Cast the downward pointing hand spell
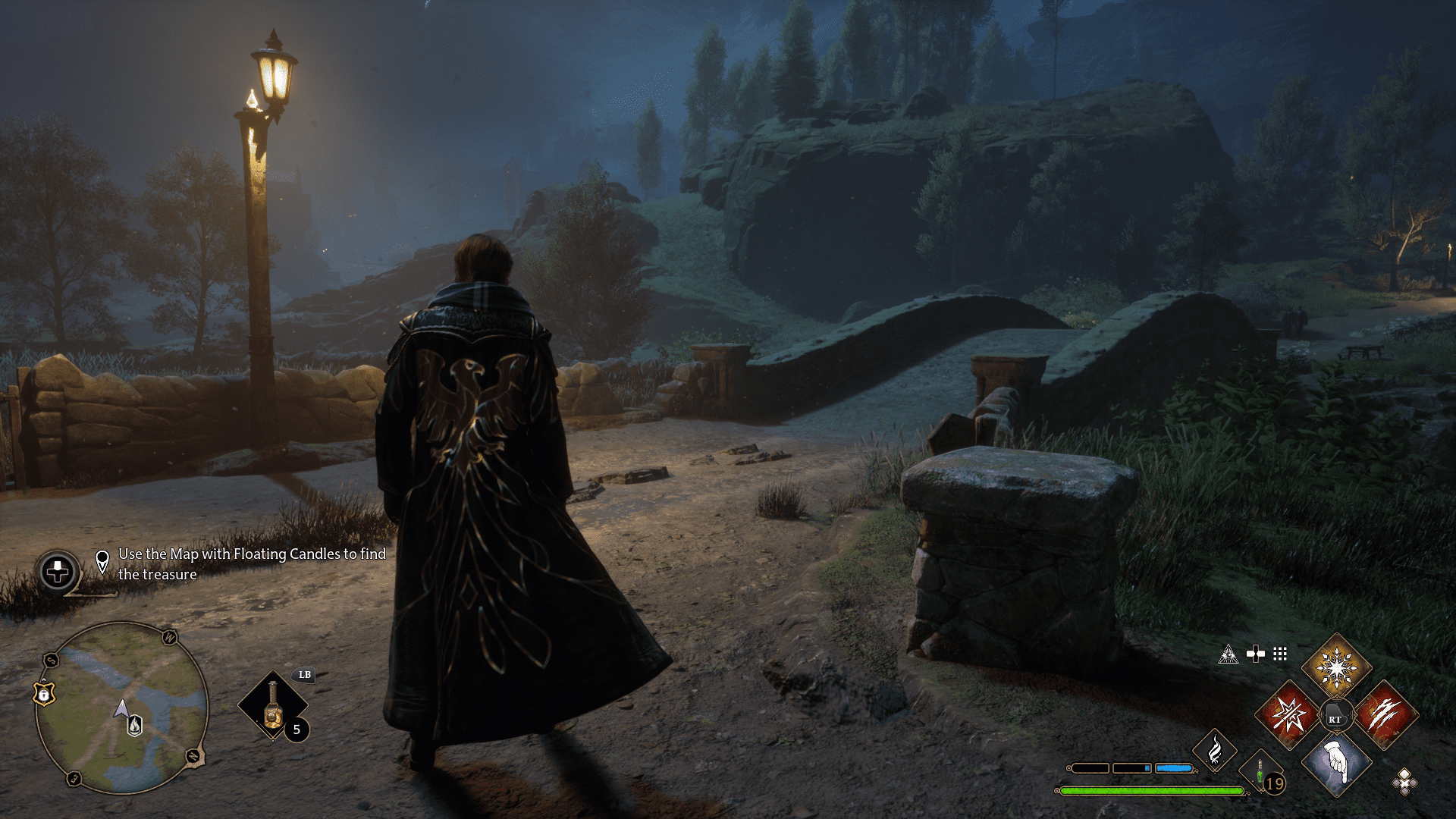The image size is (1456, 819). pyautogui.click(x=1336, y=763)
